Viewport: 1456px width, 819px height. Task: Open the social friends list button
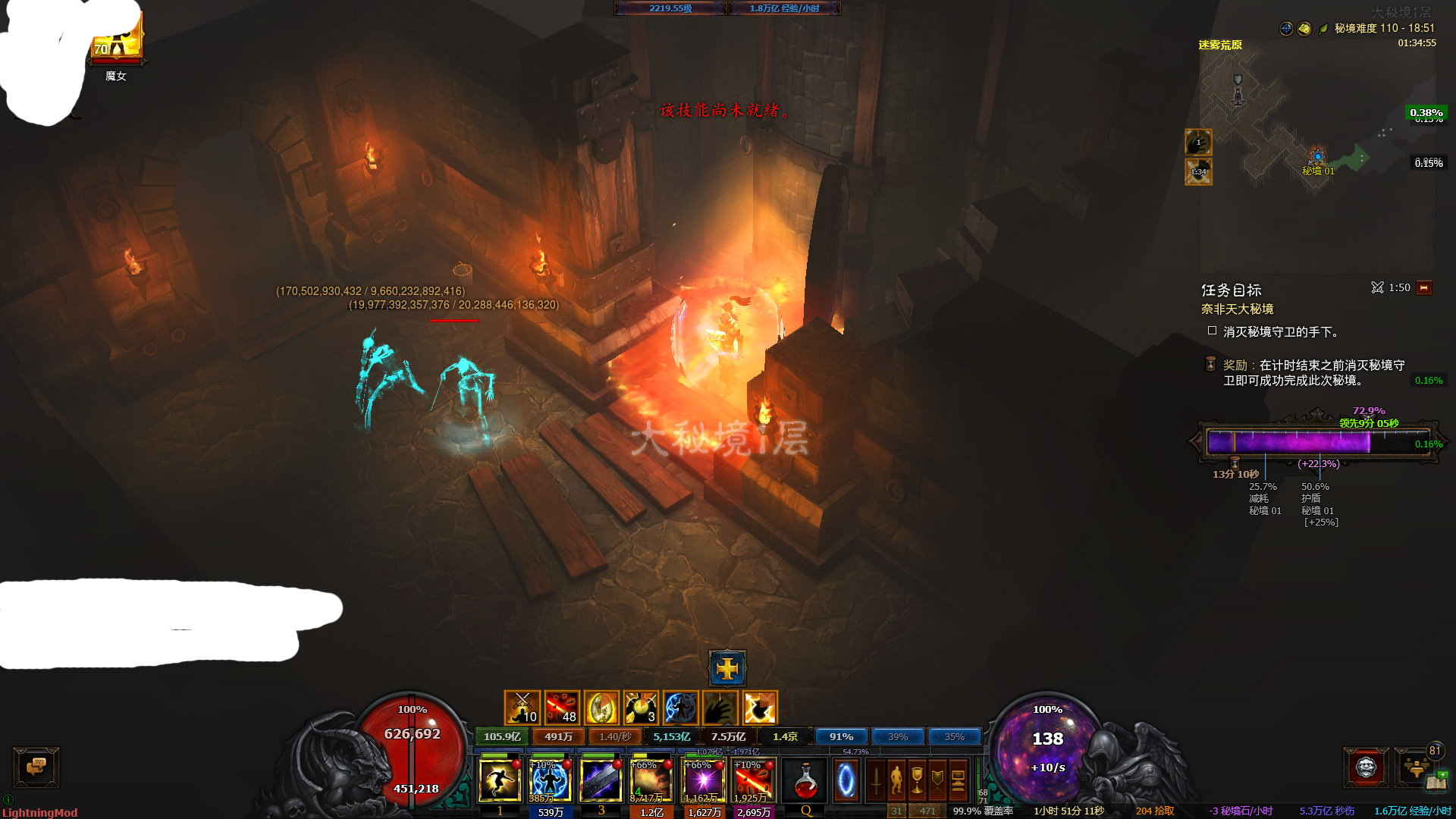pos(1415,767)
